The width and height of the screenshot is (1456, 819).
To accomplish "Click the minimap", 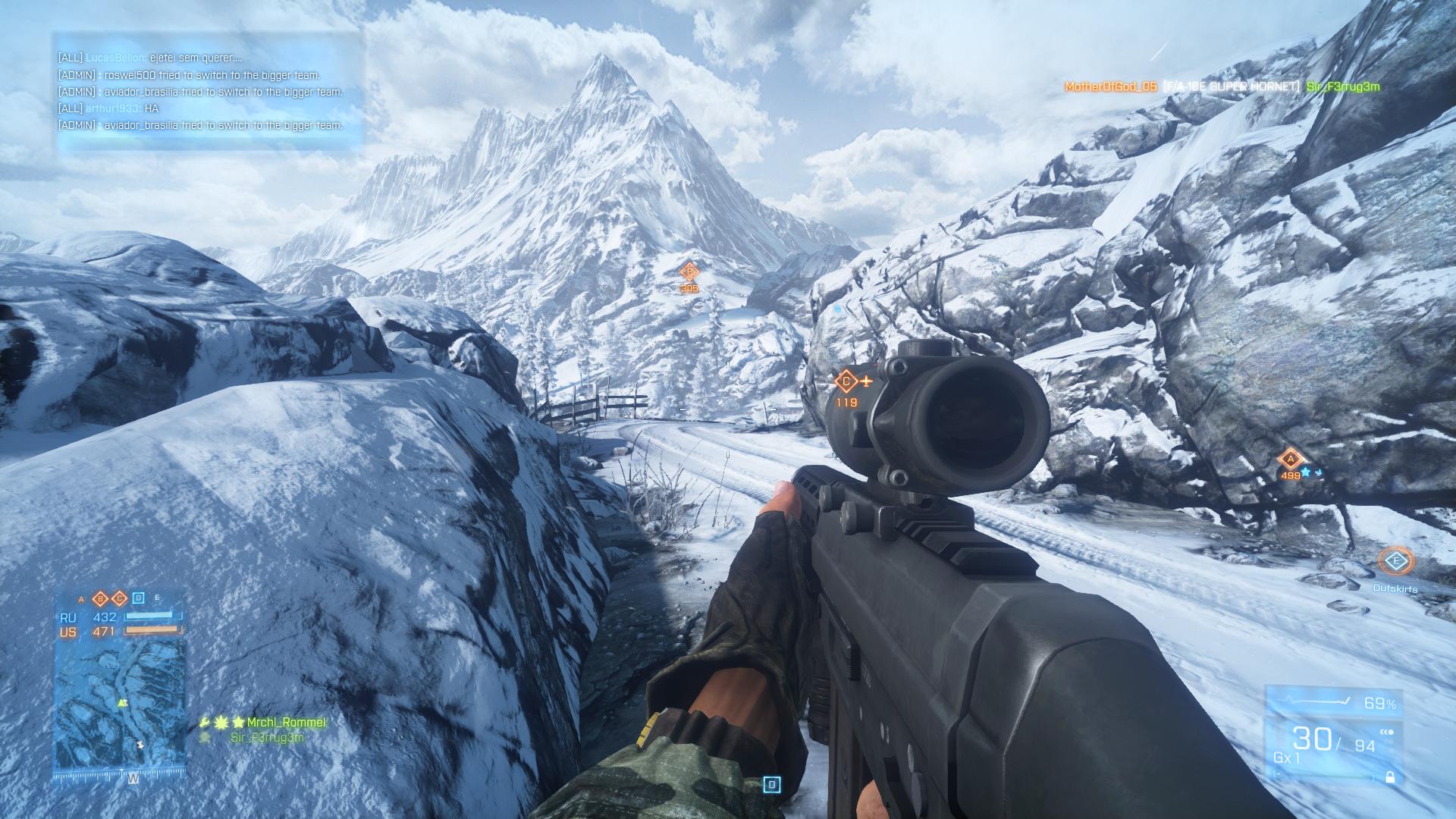I will [x=120, y=709].
